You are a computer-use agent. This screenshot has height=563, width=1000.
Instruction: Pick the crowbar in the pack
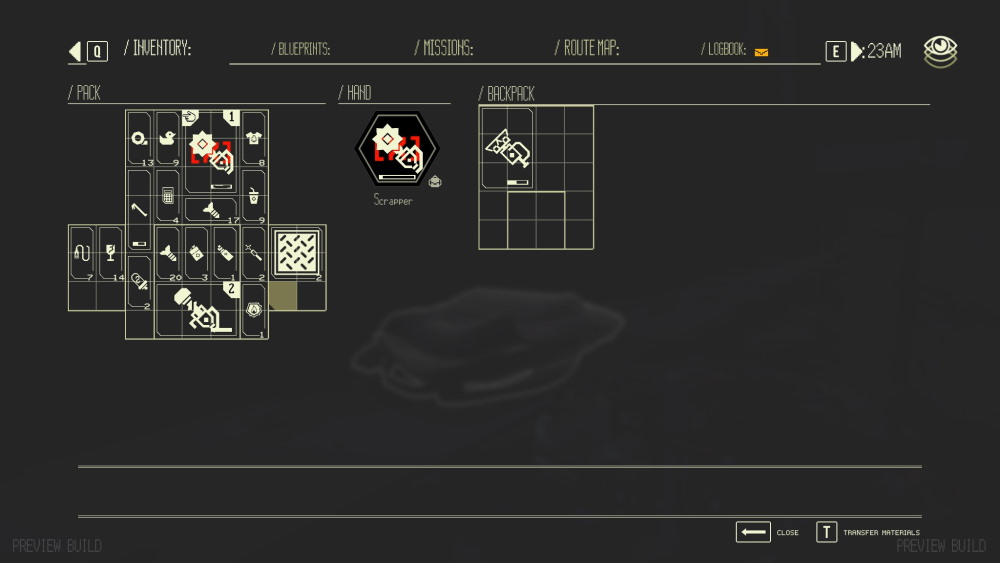pyautogui.click(x=139, y=210)
